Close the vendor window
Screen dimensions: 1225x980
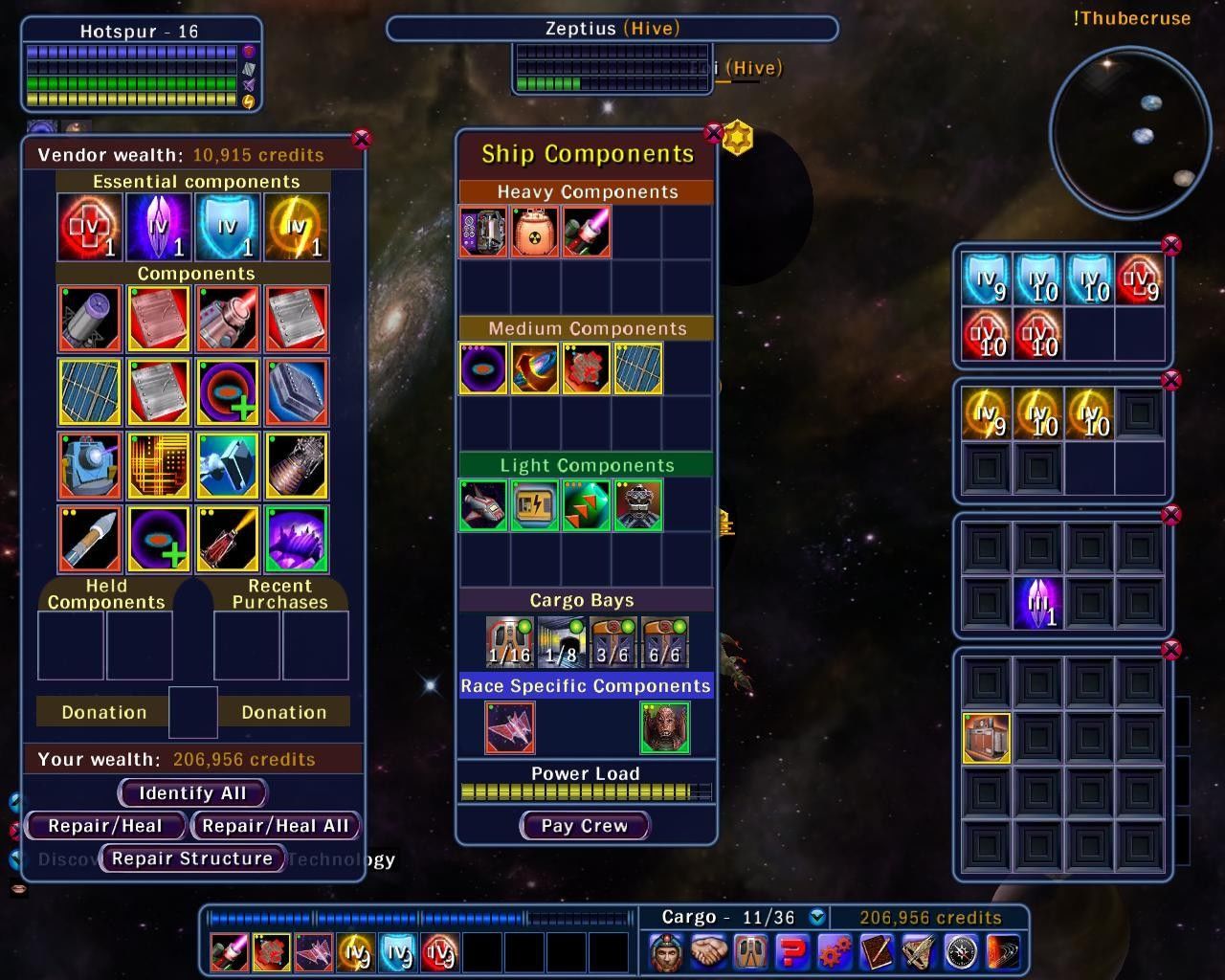pos(361,140)
